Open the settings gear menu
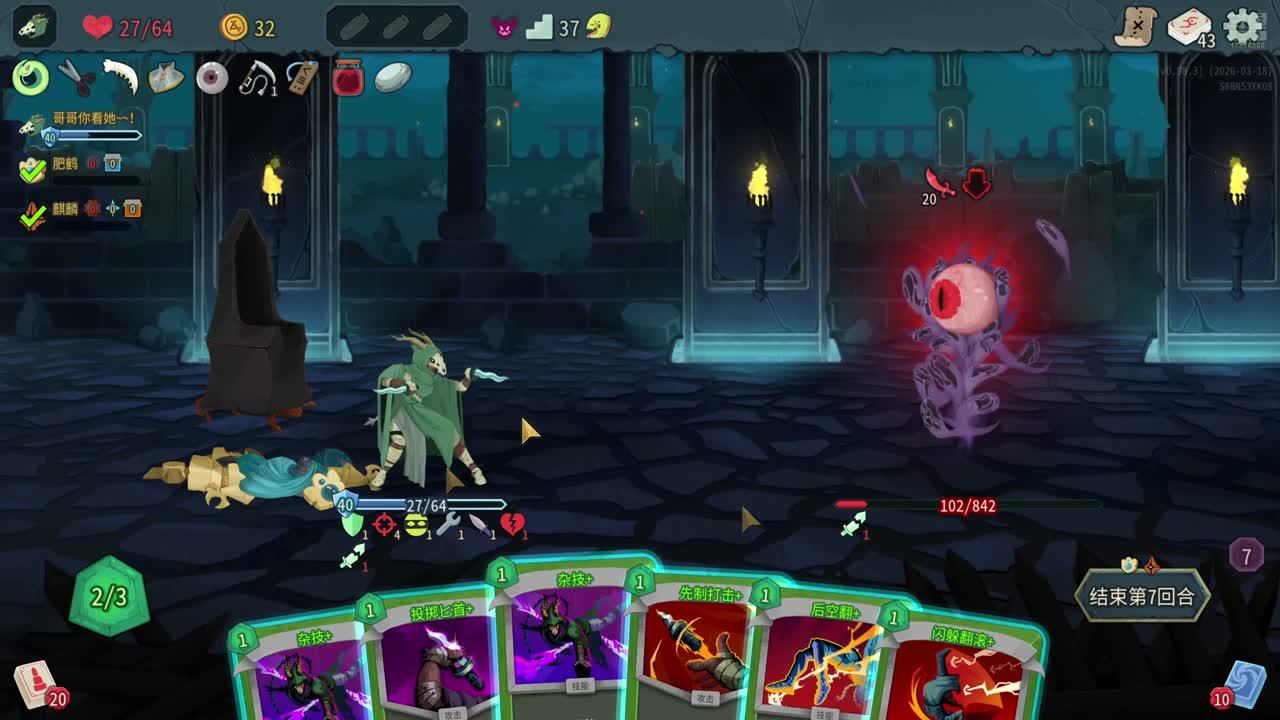The width and height of the screenshot is (1280, 720). [x=1243, y=27]
